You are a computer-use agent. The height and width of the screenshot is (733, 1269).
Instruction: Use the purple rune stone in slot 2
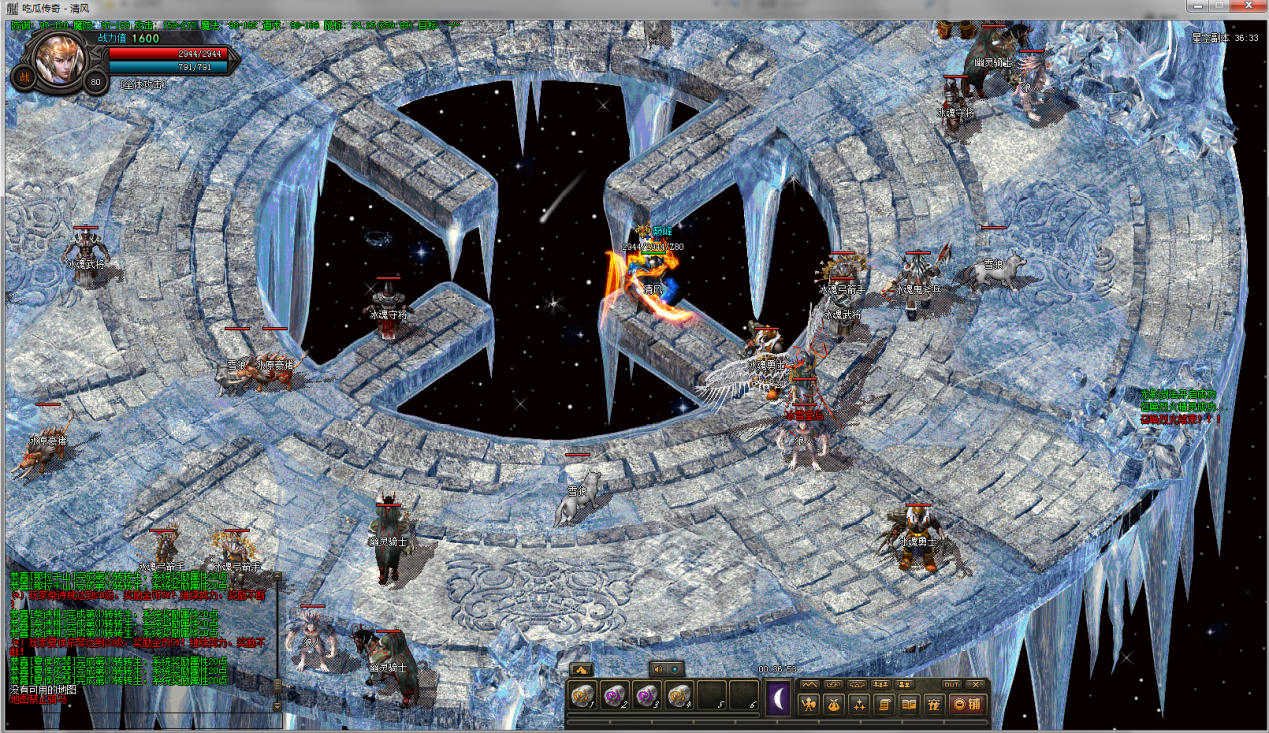(x=615, y=696)
